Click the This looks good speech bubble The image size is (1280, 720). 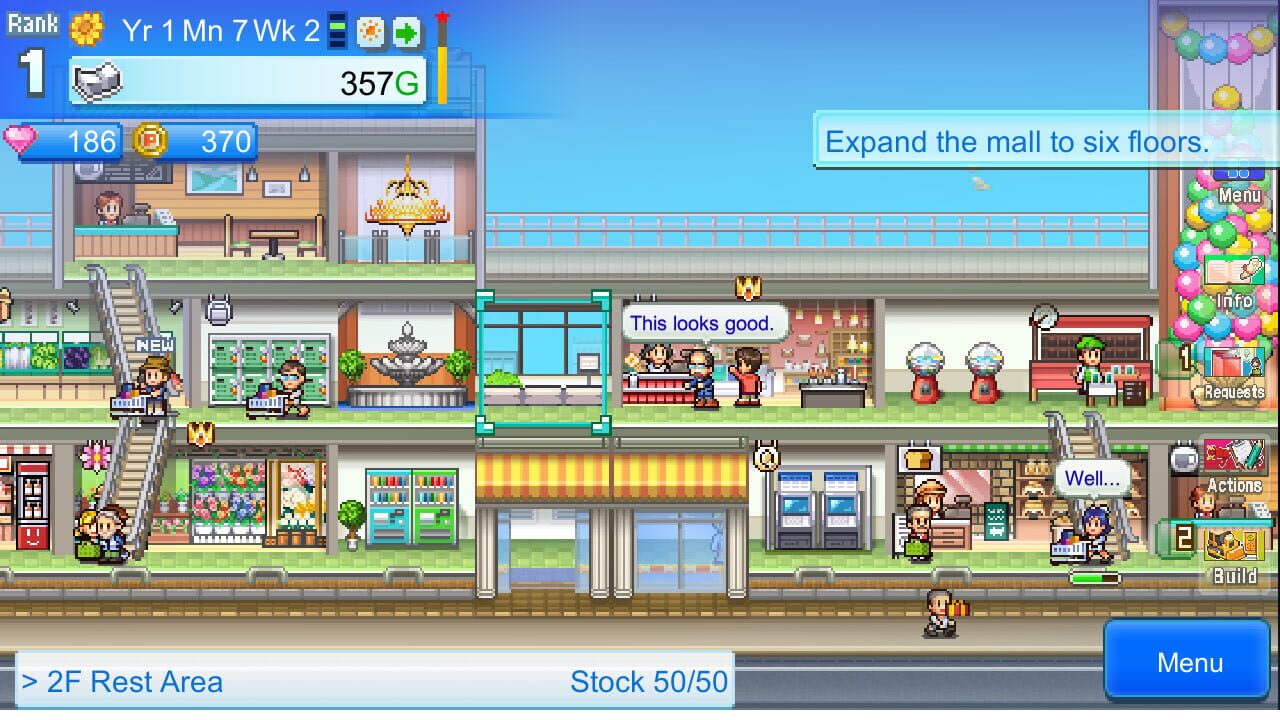coord(704,323)
